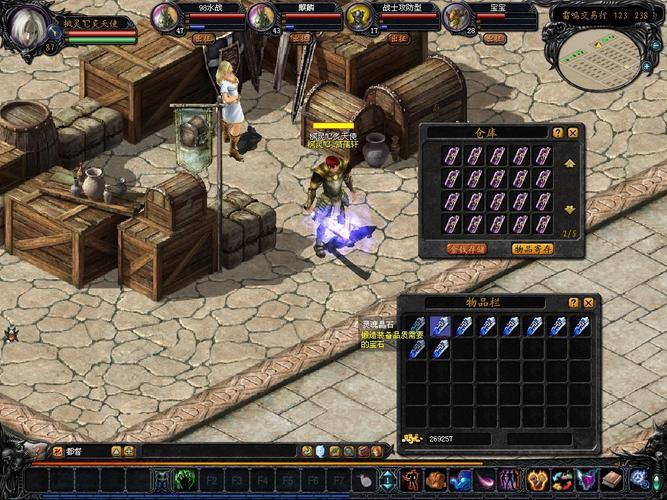Click the 物品寄存 item deposit button
This screenshot has height=500, width=667.
[534, 247]
